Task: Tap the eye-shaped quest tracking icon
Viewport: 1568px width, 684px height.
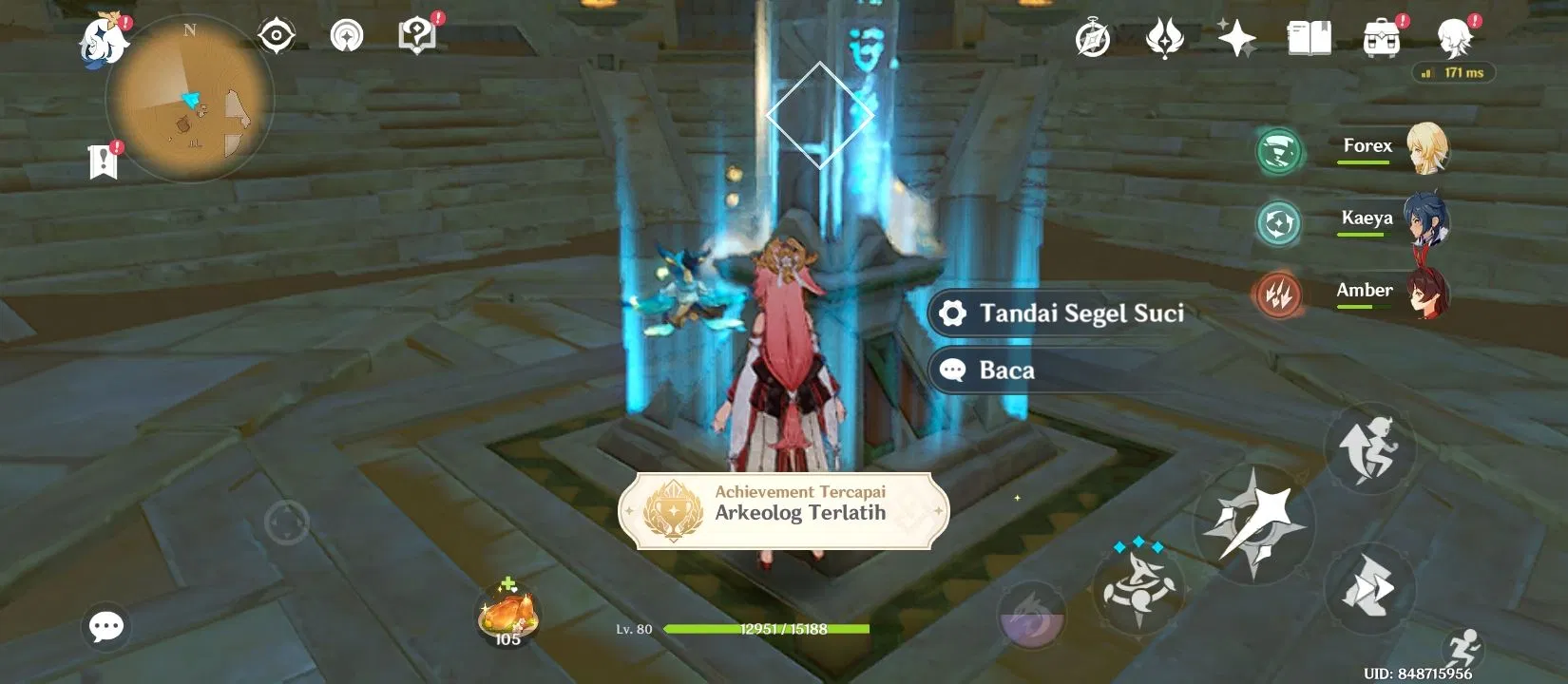Action: click(275, 34)
